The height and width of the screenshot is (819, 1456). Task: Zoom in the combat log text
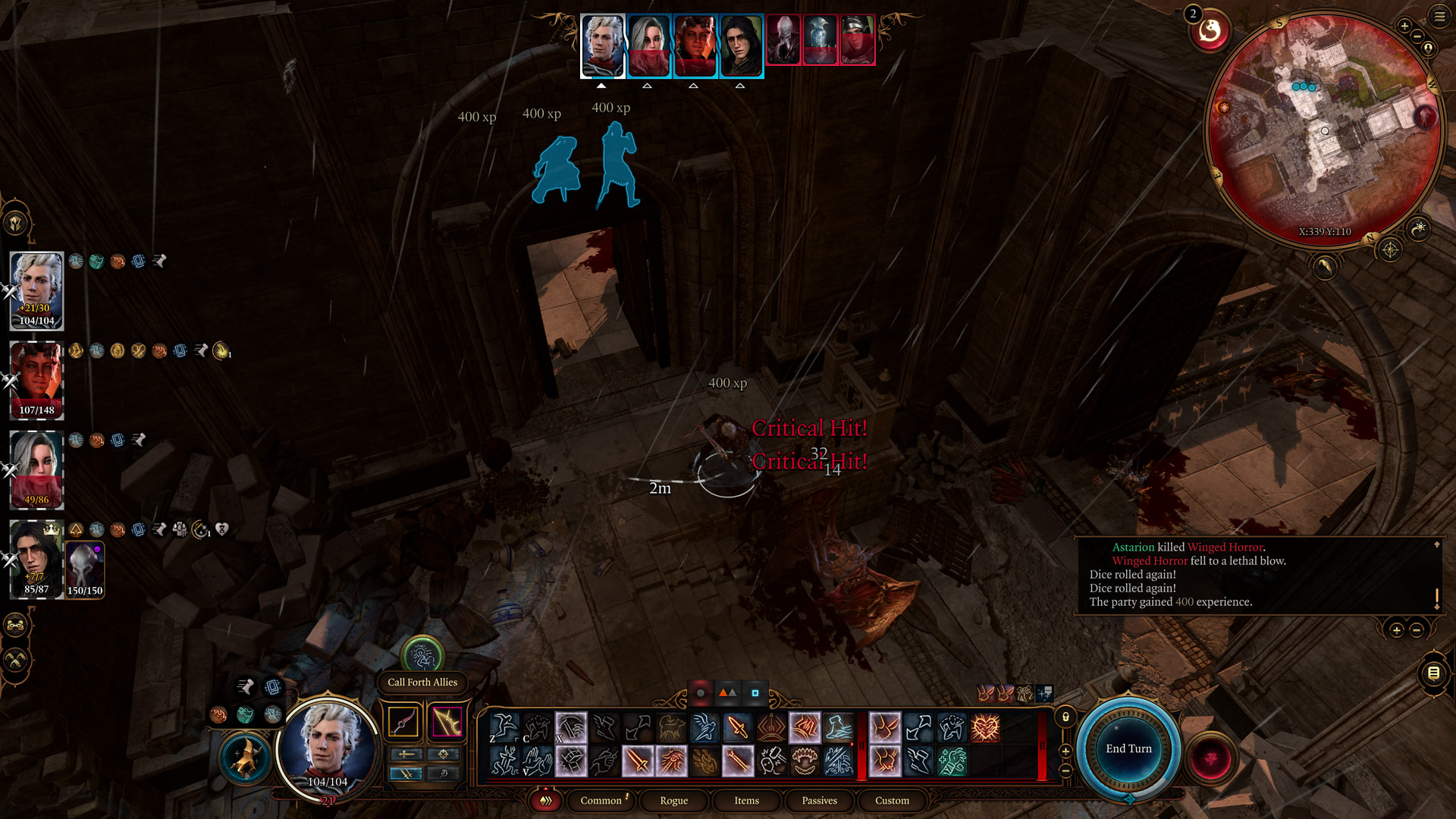(1396, 629)
